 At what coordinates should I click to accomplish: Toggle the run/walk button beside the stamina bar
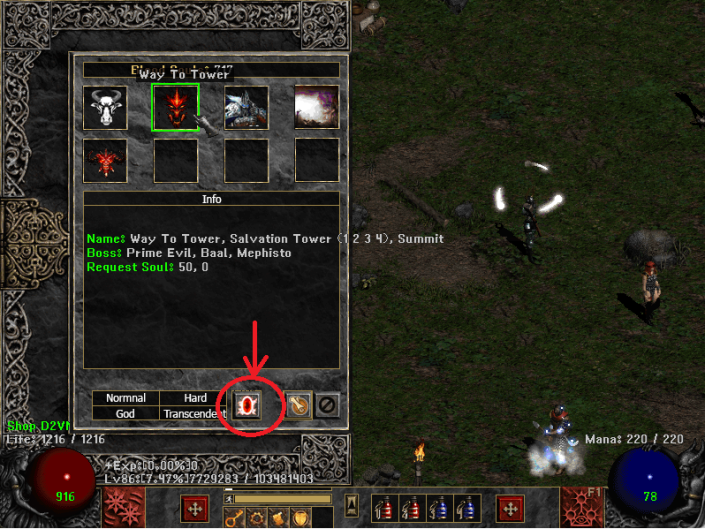[x=227, y=499]
